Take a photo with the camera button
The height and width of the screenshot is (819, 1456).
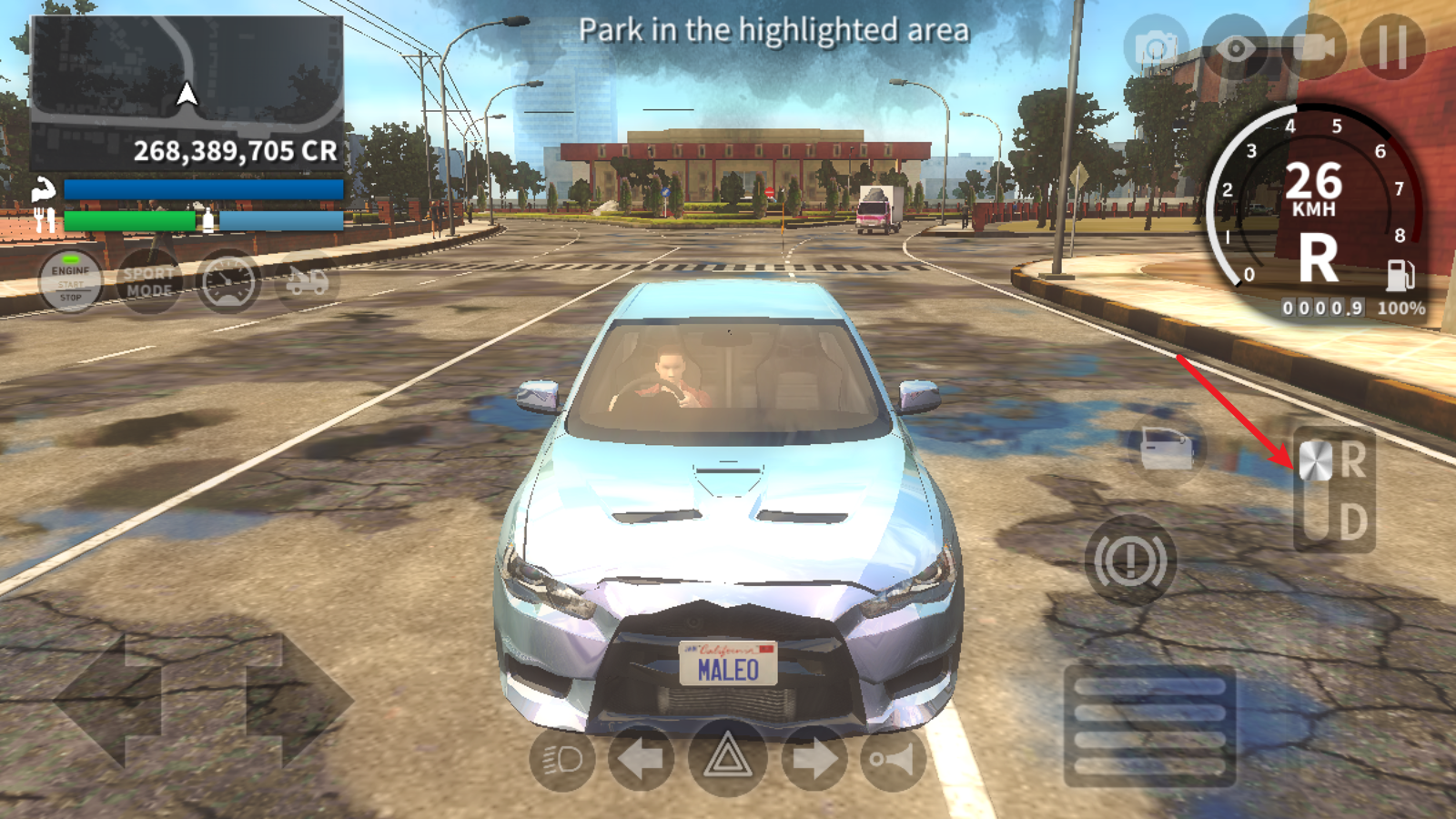[x=1157, y=46]
